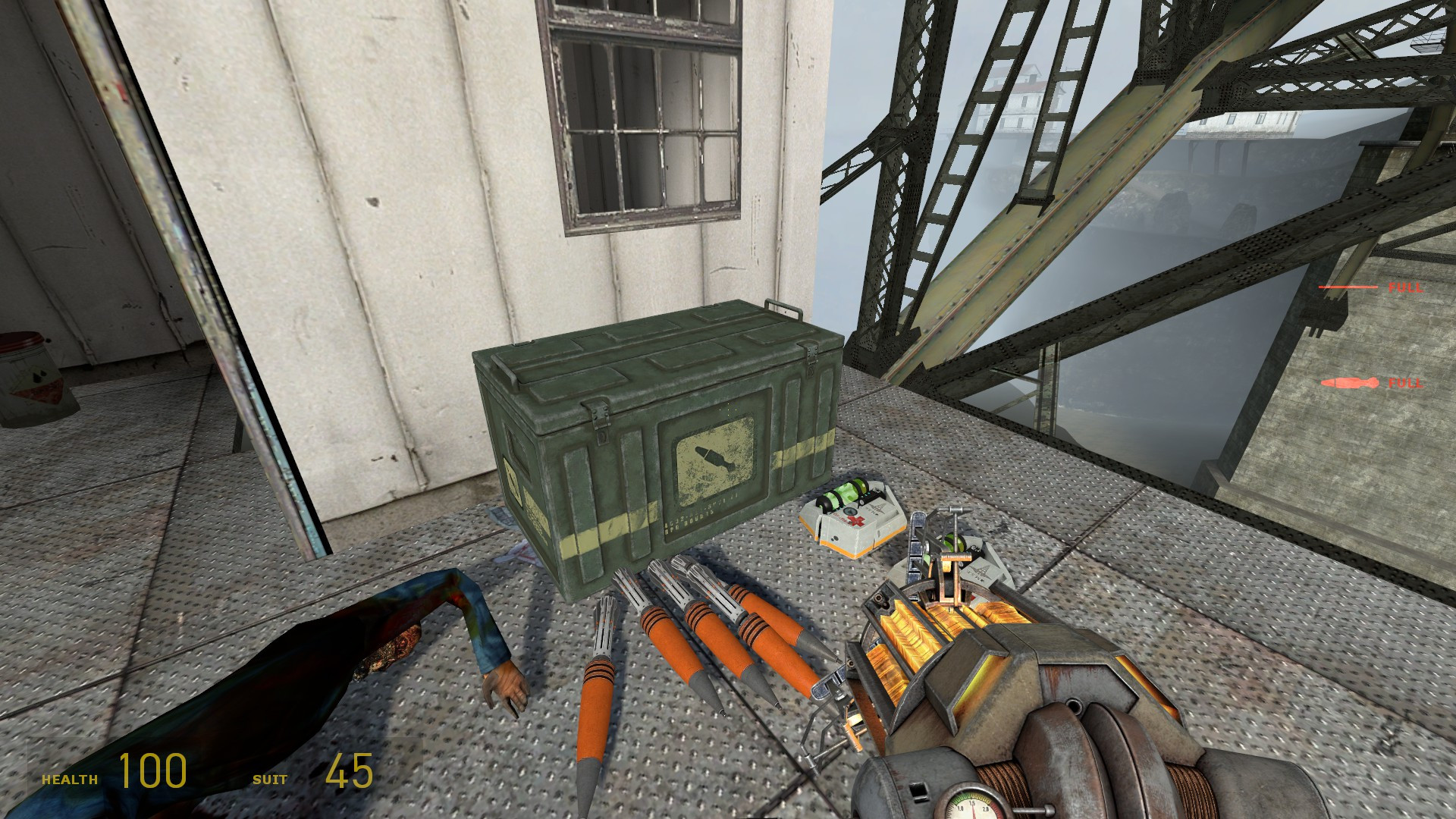
Task: Click the pressure gauge dial on the medkit
Action: [x=851, y=512]
